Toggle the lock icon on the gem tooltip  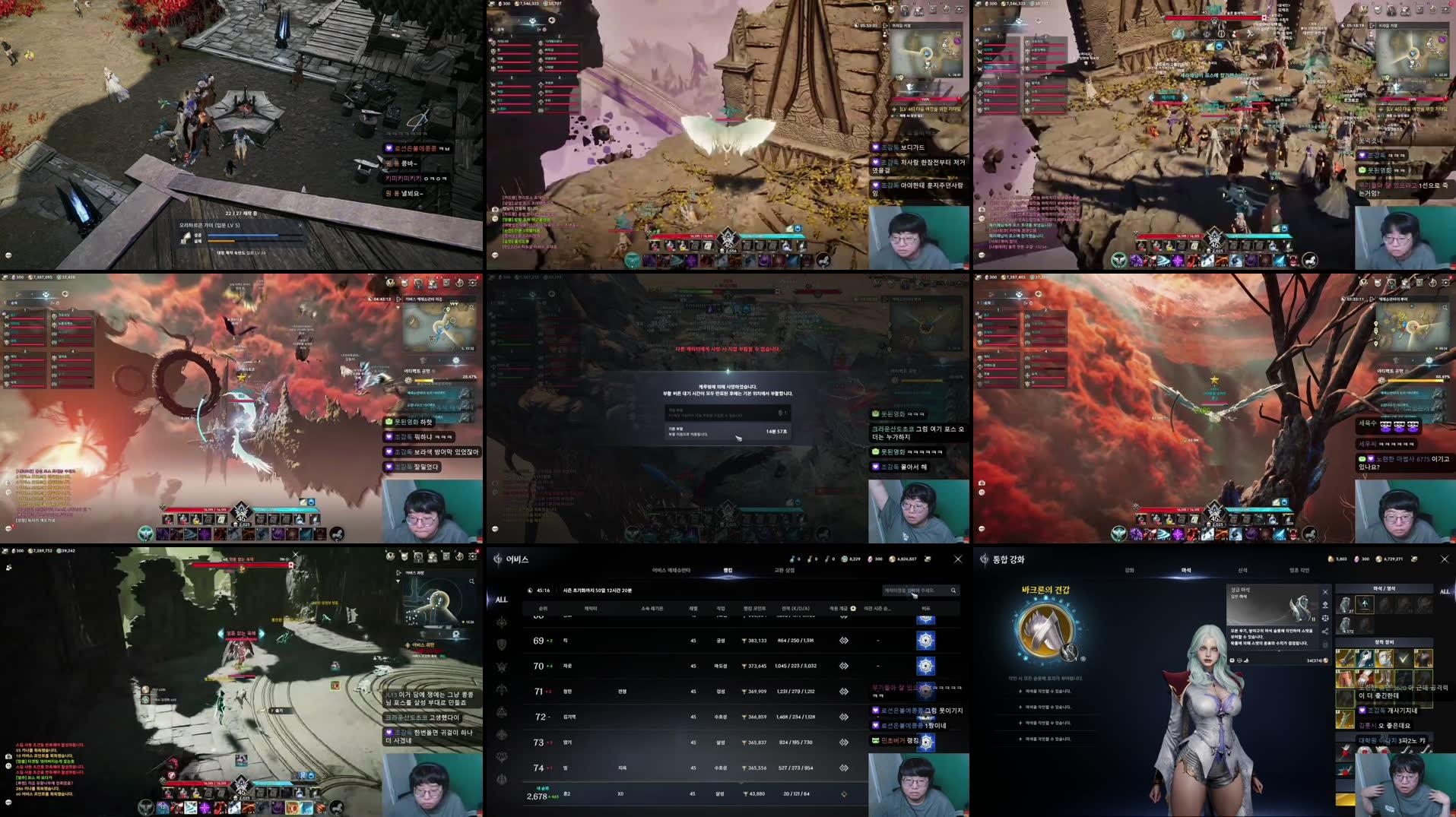[1324, 644]
